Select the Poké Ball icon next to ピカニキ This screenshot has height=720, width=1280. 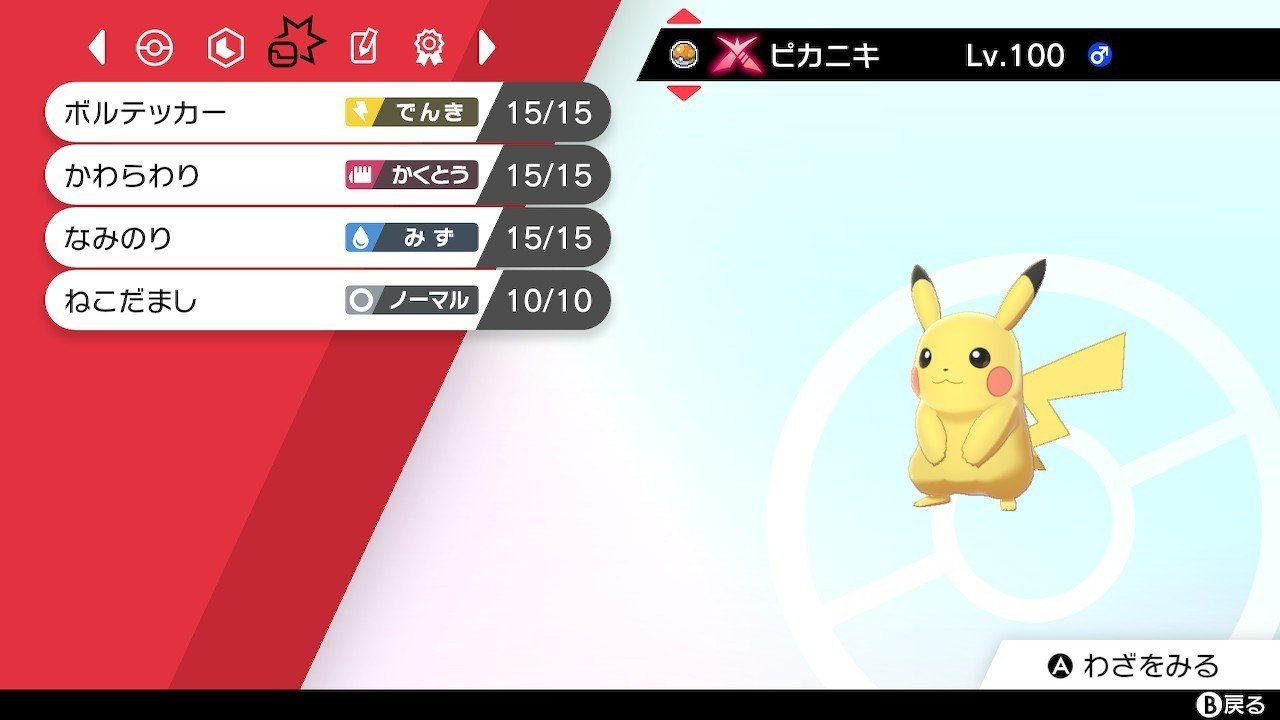[x=686, y=55]
